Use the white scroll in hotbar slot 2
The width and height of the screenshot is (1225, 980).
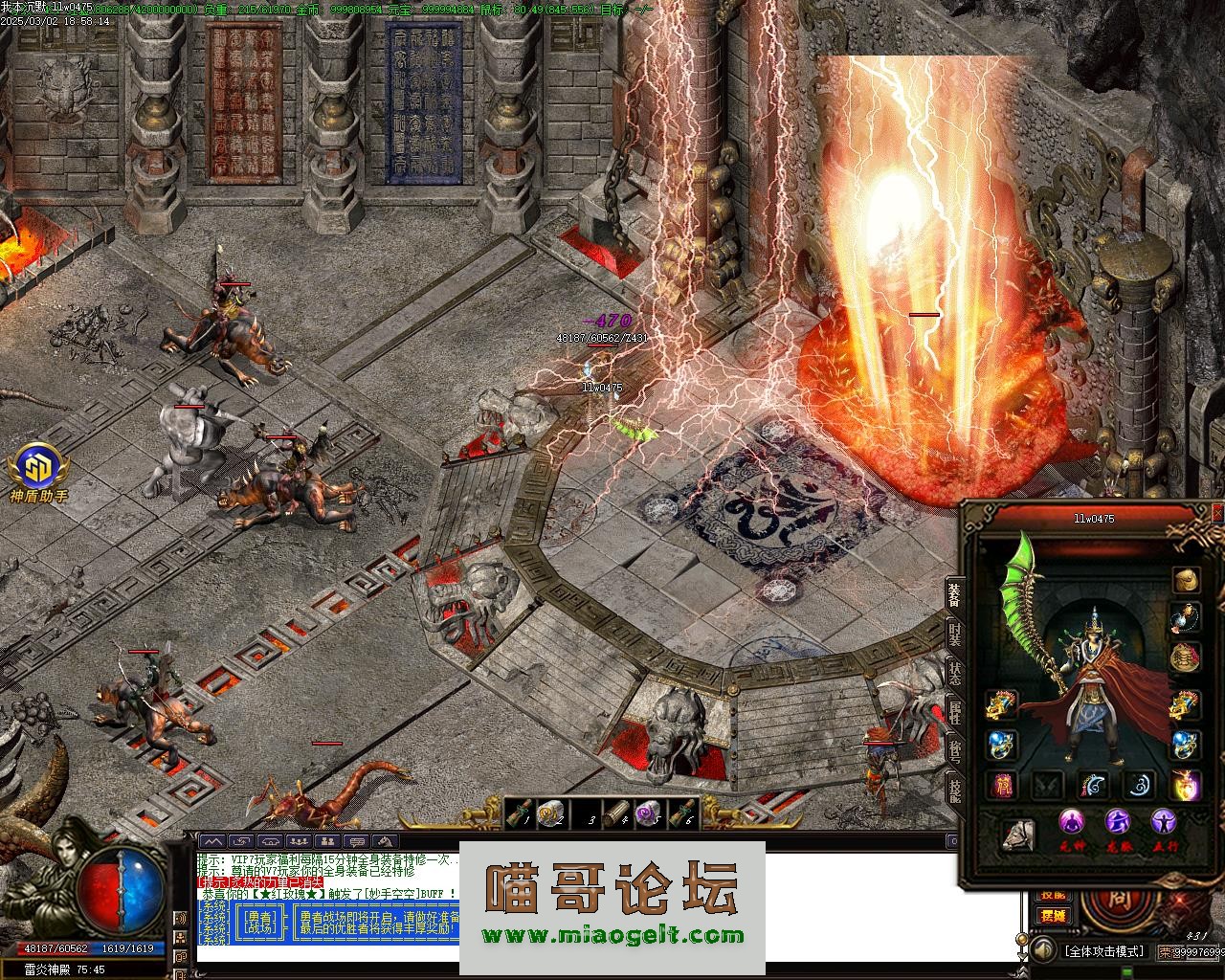click(550, 813)
